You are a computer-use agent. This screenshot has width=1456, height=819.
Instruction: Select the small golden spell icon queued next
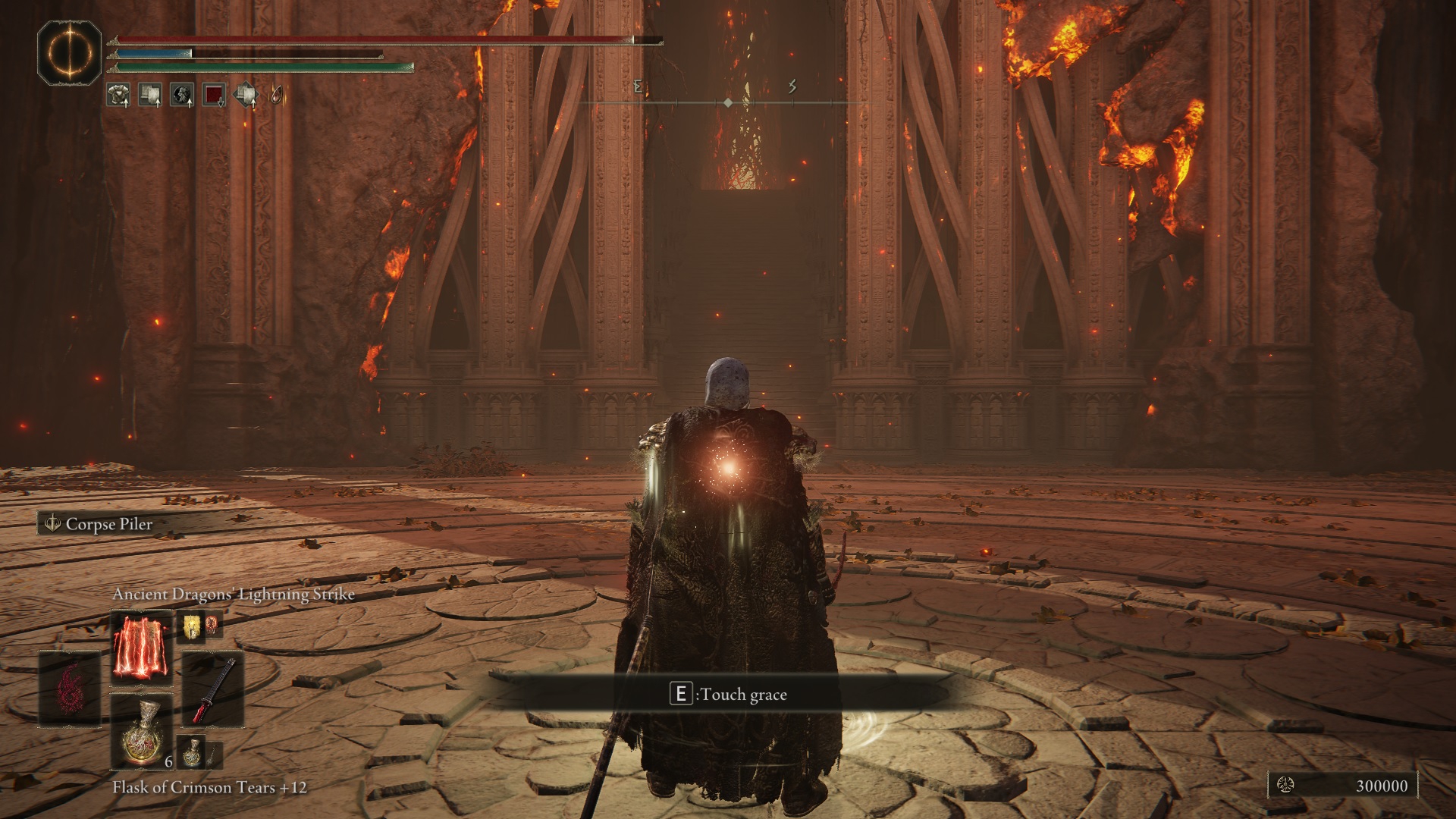[189, 626]
